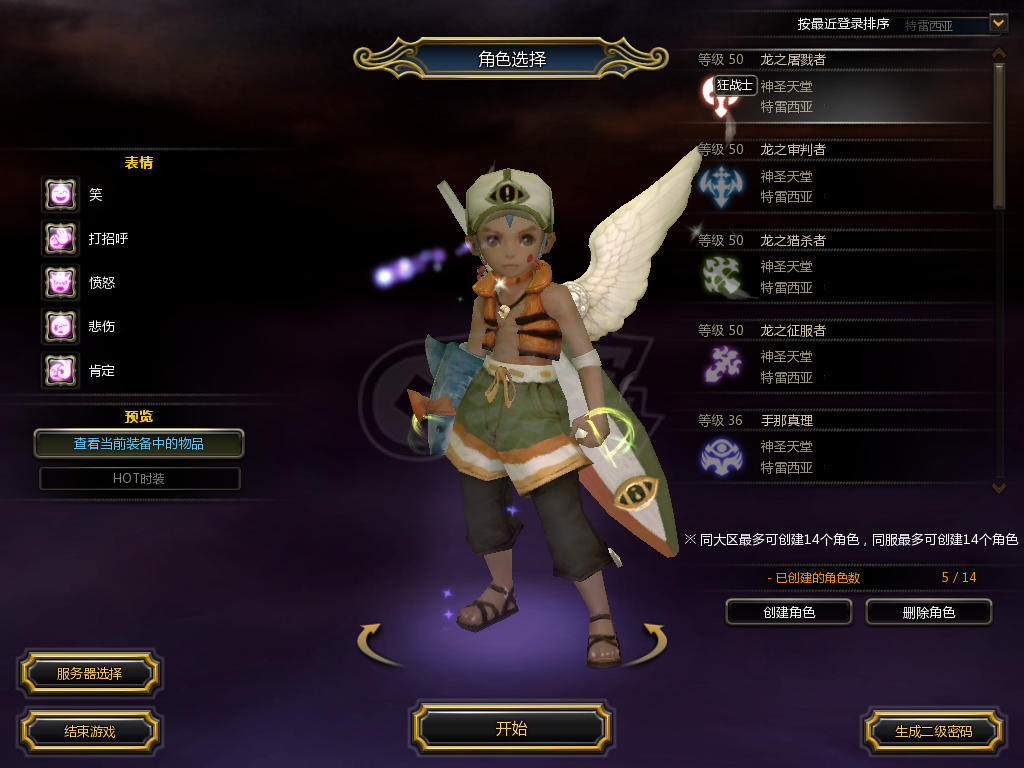Pick character 龙之征服者

click(840, 358)
